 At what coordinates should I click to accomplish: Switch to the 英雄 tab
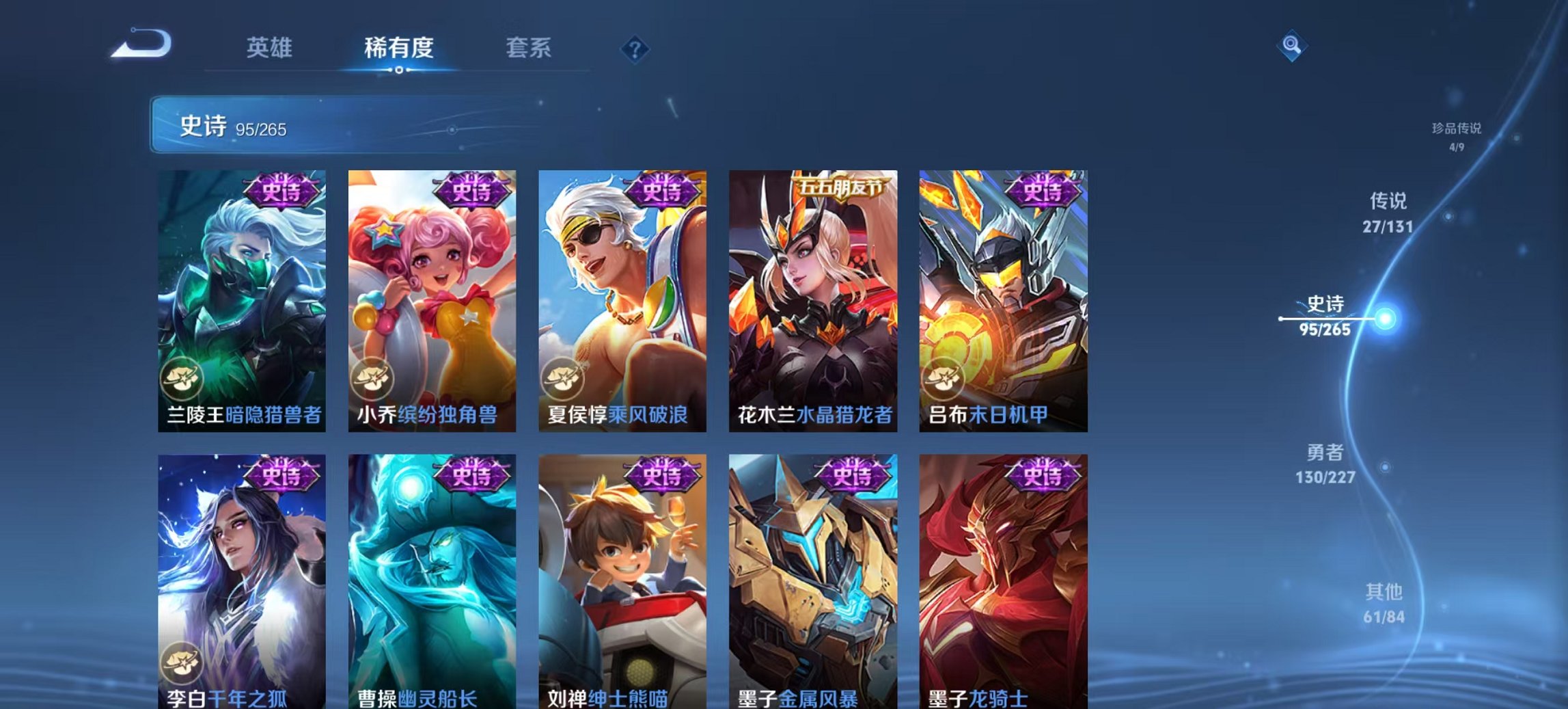click(x=271, y=48)
